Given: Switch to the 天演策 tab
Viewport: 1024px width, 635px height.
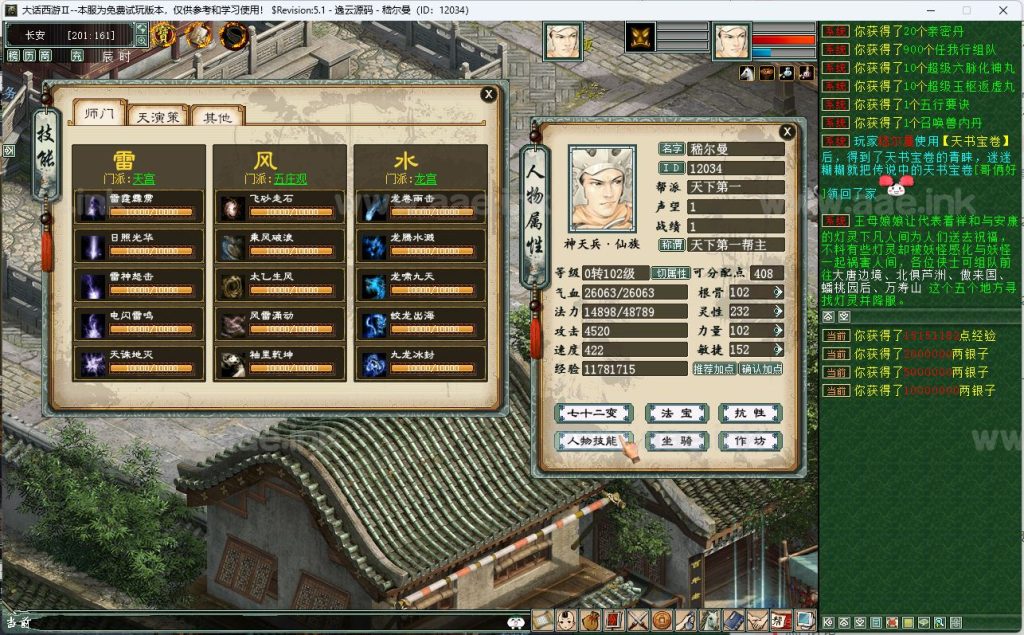Looking at the screenshot, I should click(x=158, y=116).
